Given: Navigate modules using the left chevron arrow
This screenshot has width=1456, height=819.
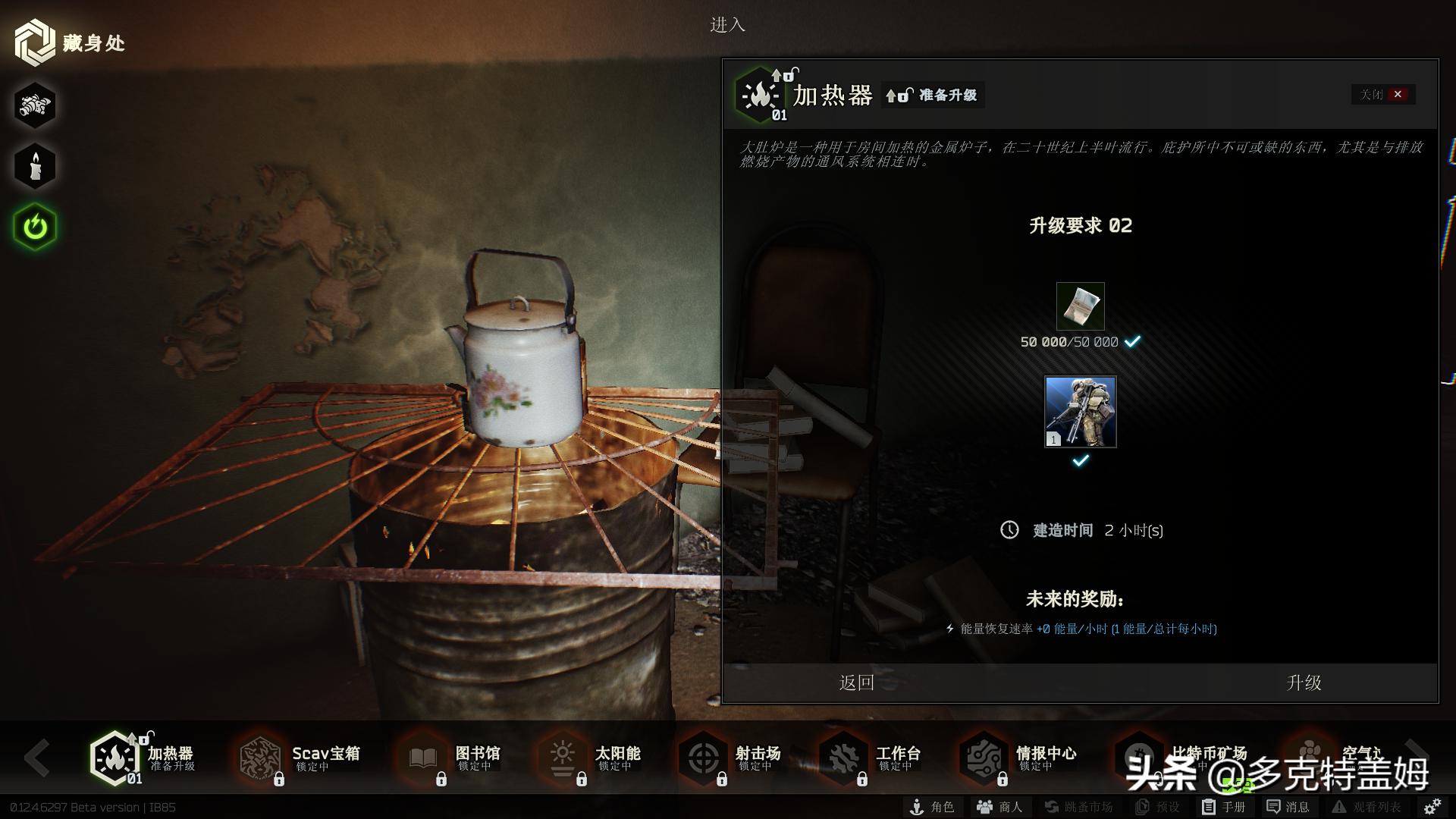Looking at the screenshot, I should click(x=38, y=758).
